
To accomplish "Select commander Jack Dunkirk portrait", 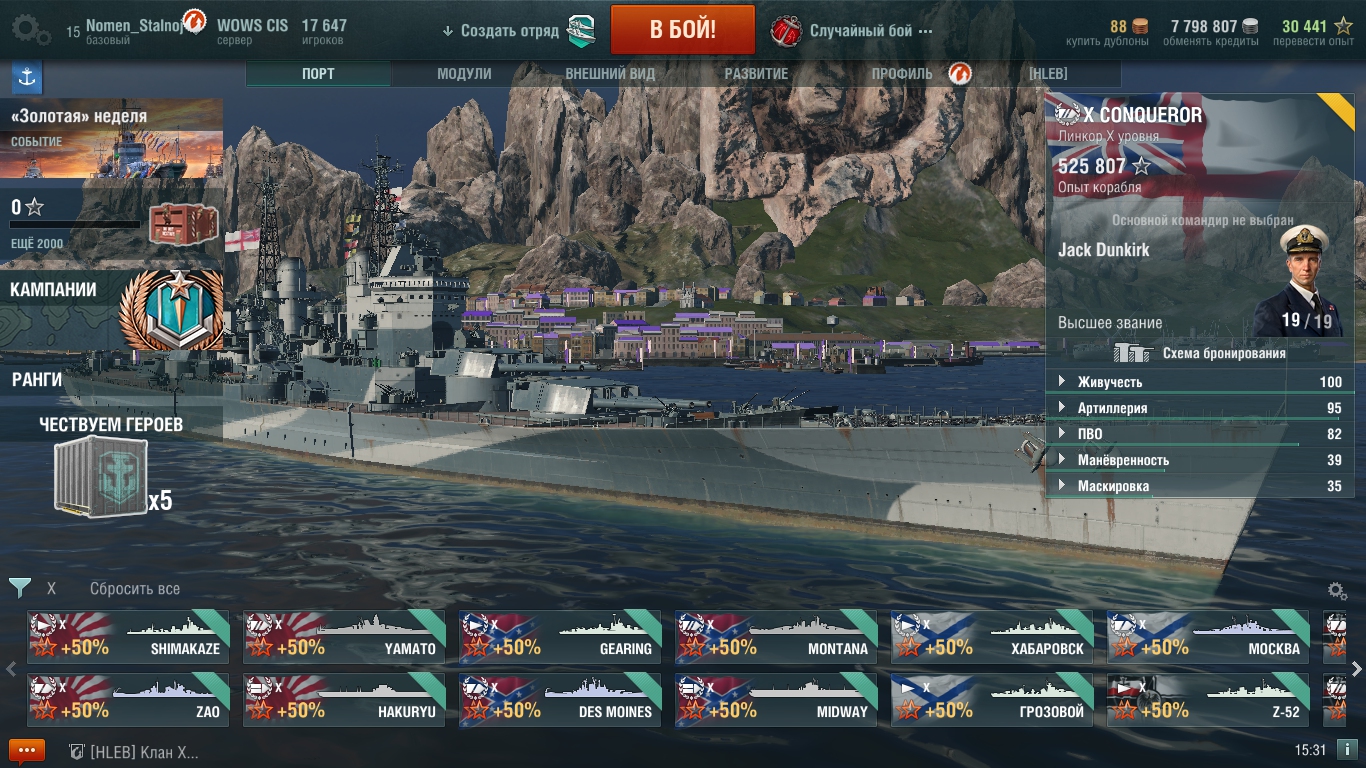I will [1299, 280].
